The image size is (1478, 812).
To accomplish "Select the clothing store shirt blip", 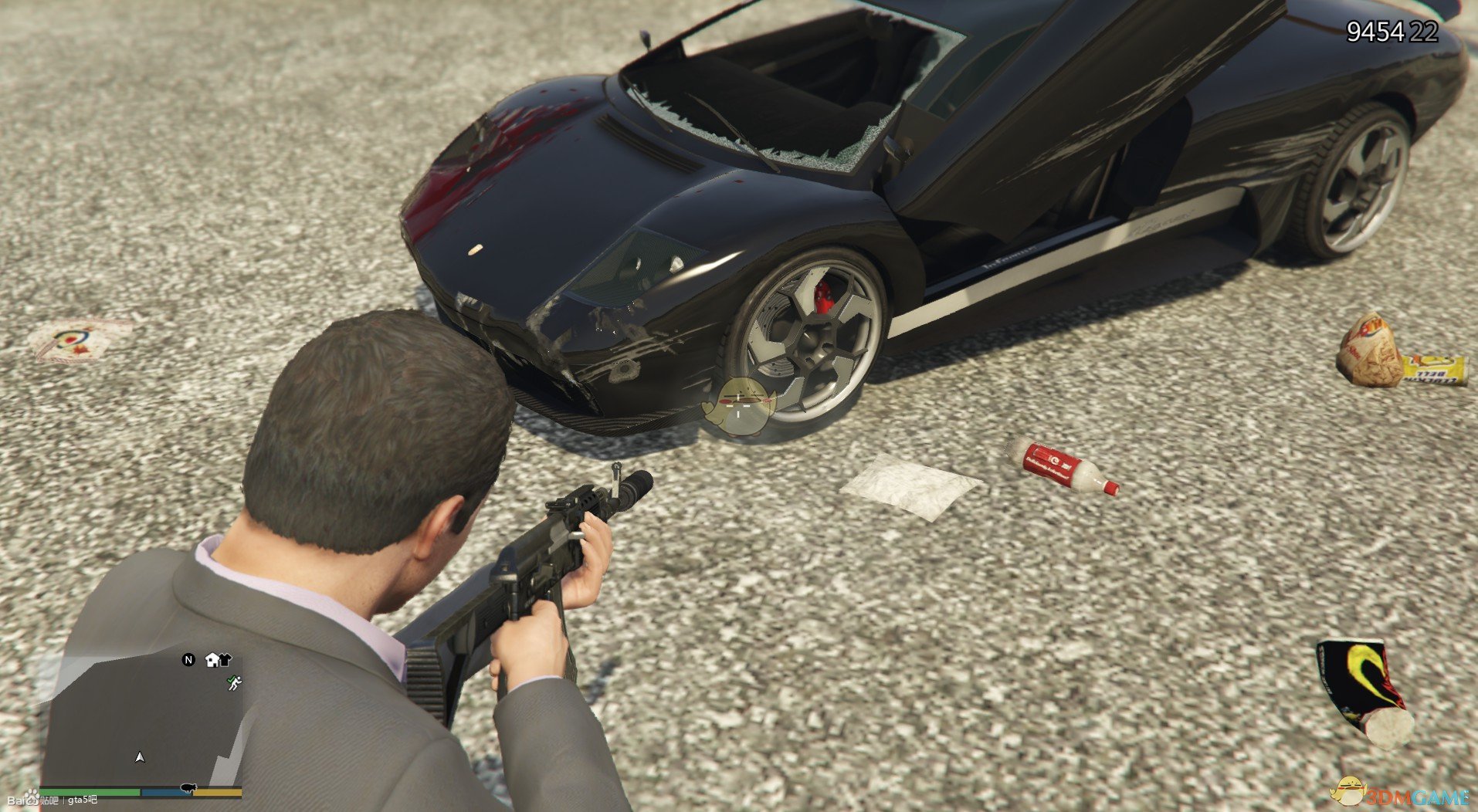I will click(225, 660).
